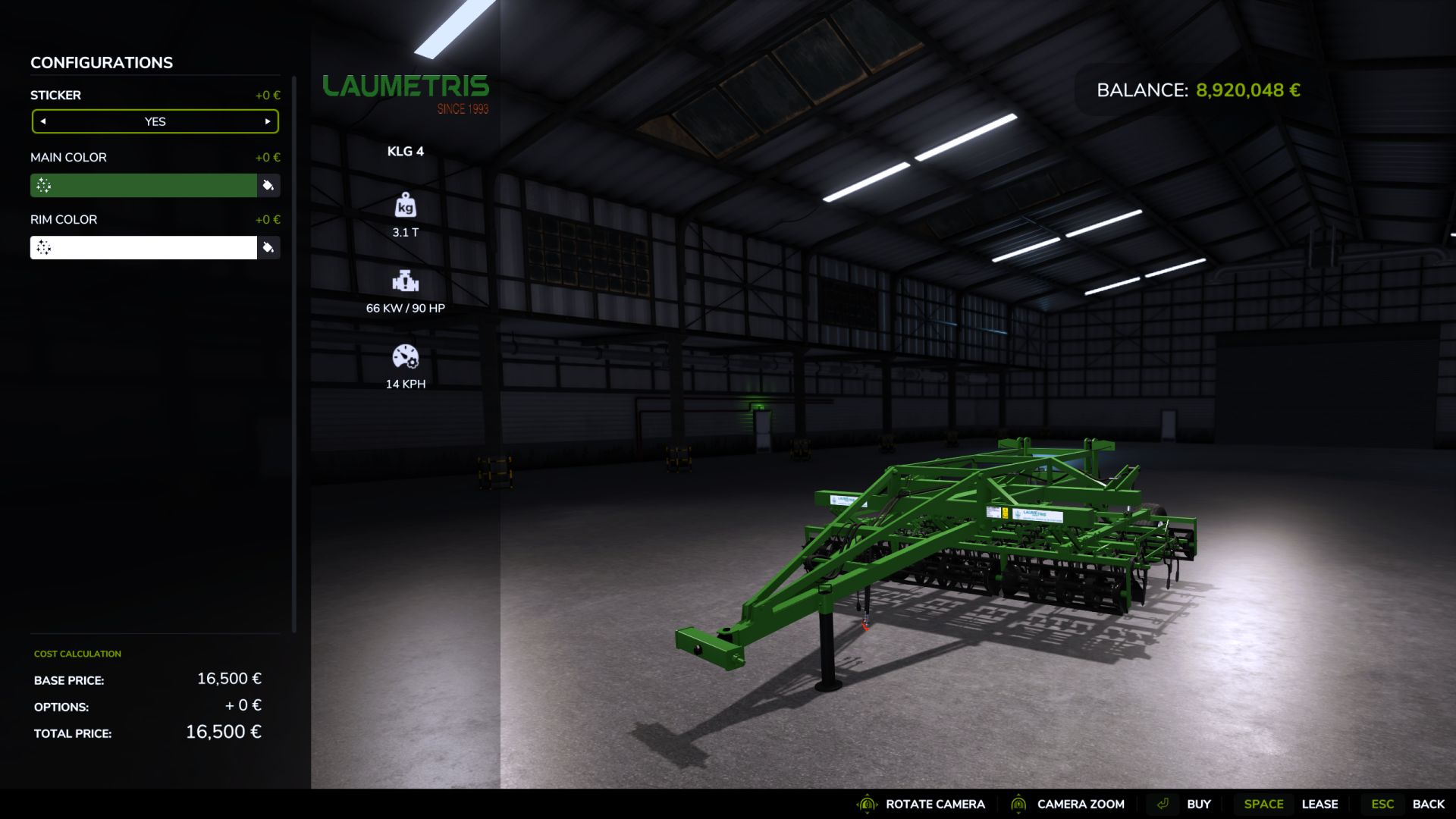The image size is (1456, 819).
Task: Toggle the vehicle sticker configuration
Action: (155, 121)
